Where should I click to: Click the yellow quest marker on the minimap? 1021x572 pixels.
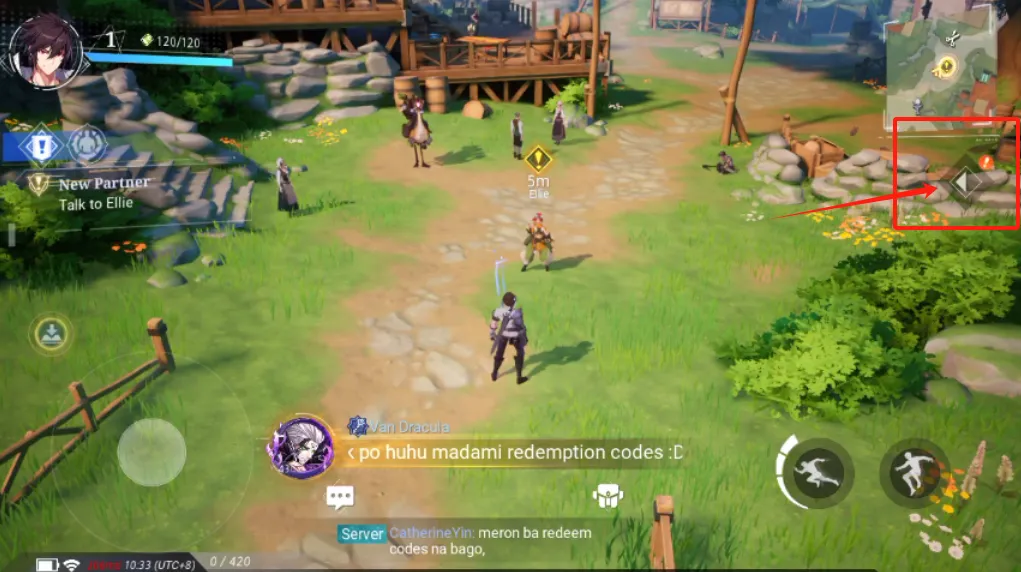tap(945, 67)
